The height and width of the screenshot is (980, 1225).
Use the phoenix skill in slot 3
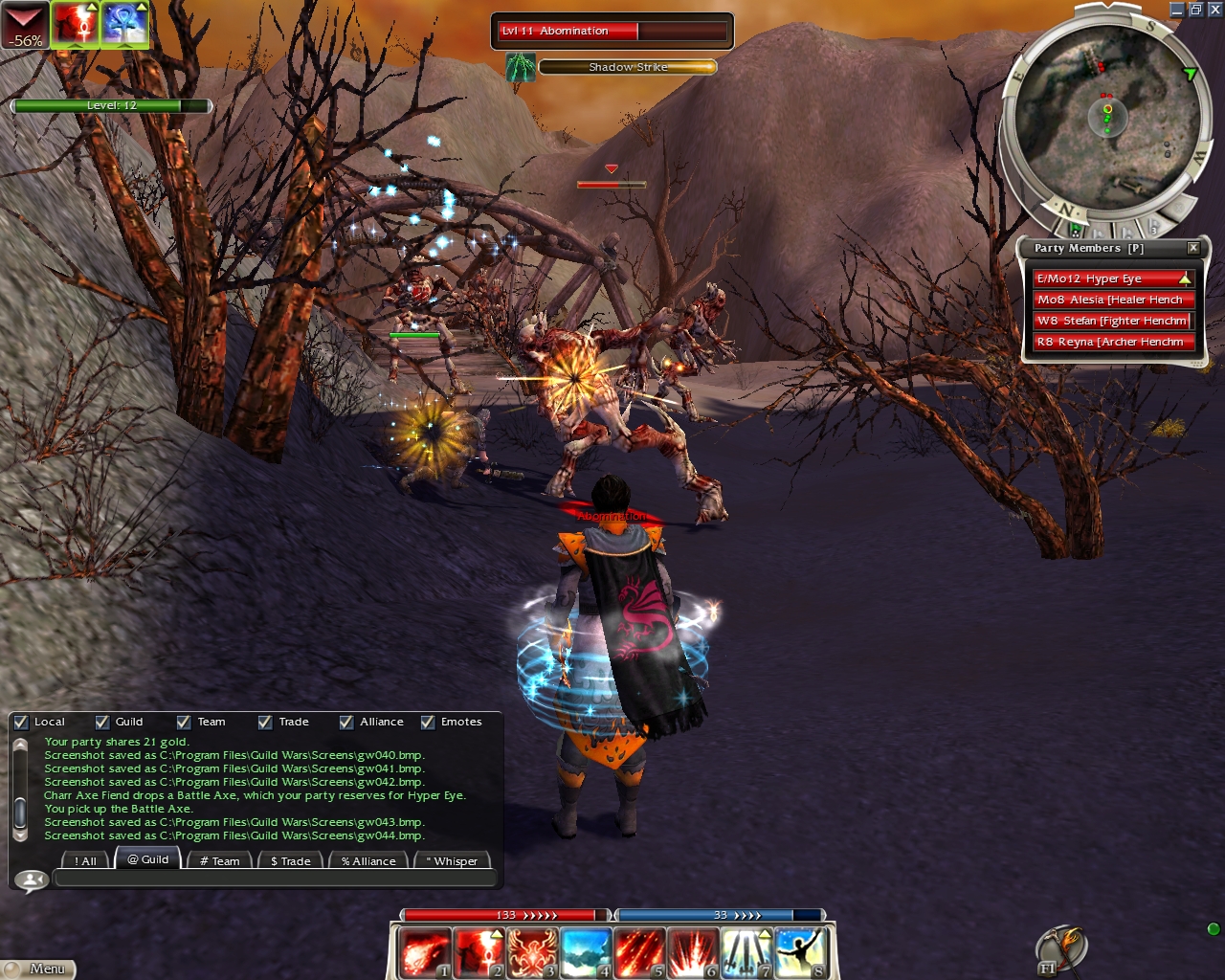(532, 952)
